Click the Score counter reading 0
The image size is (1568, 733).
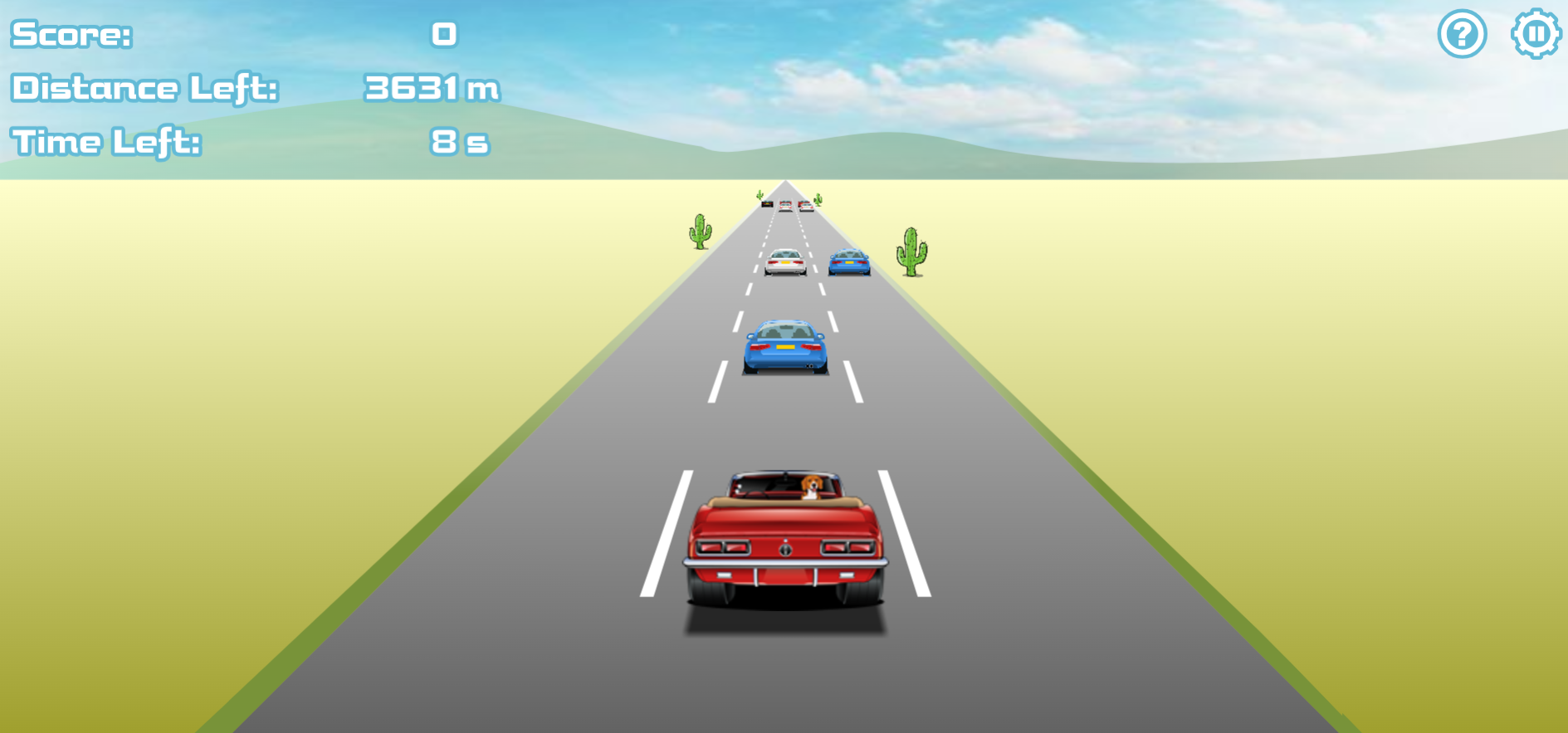point(443,33)
